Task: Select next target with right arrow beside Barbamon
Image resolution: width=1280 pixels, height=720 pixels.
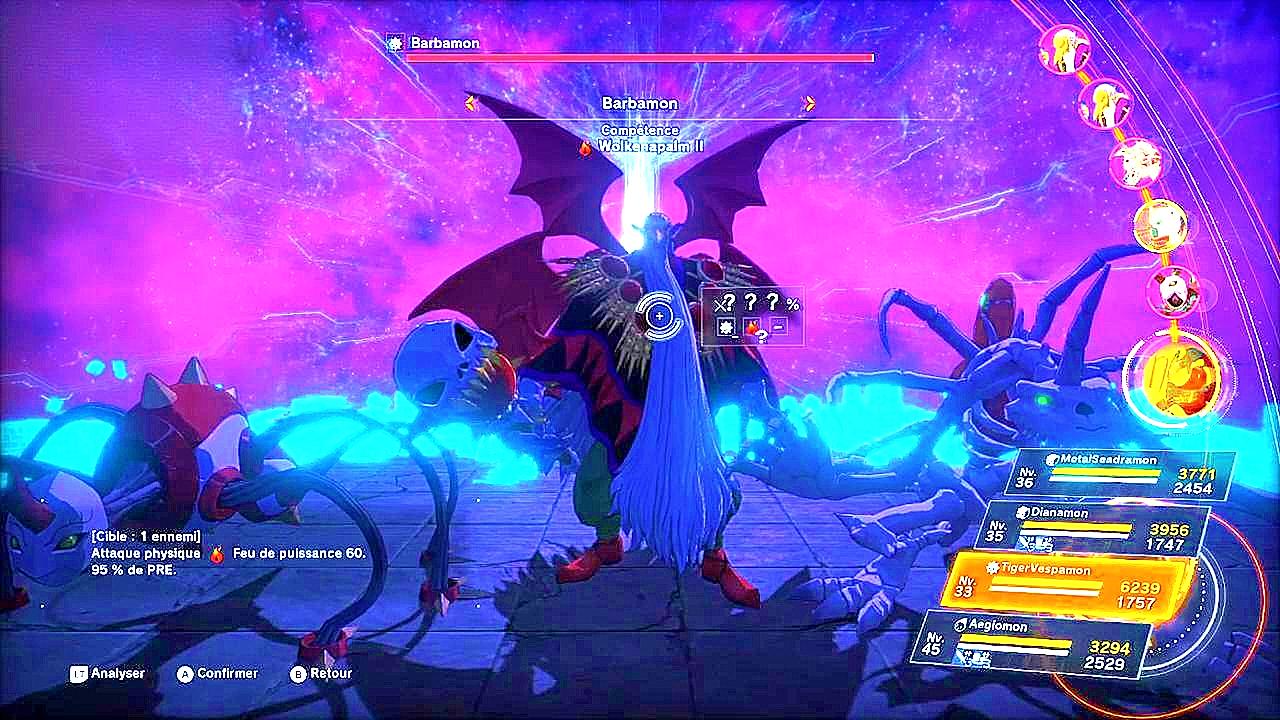Action: (809, 103)
